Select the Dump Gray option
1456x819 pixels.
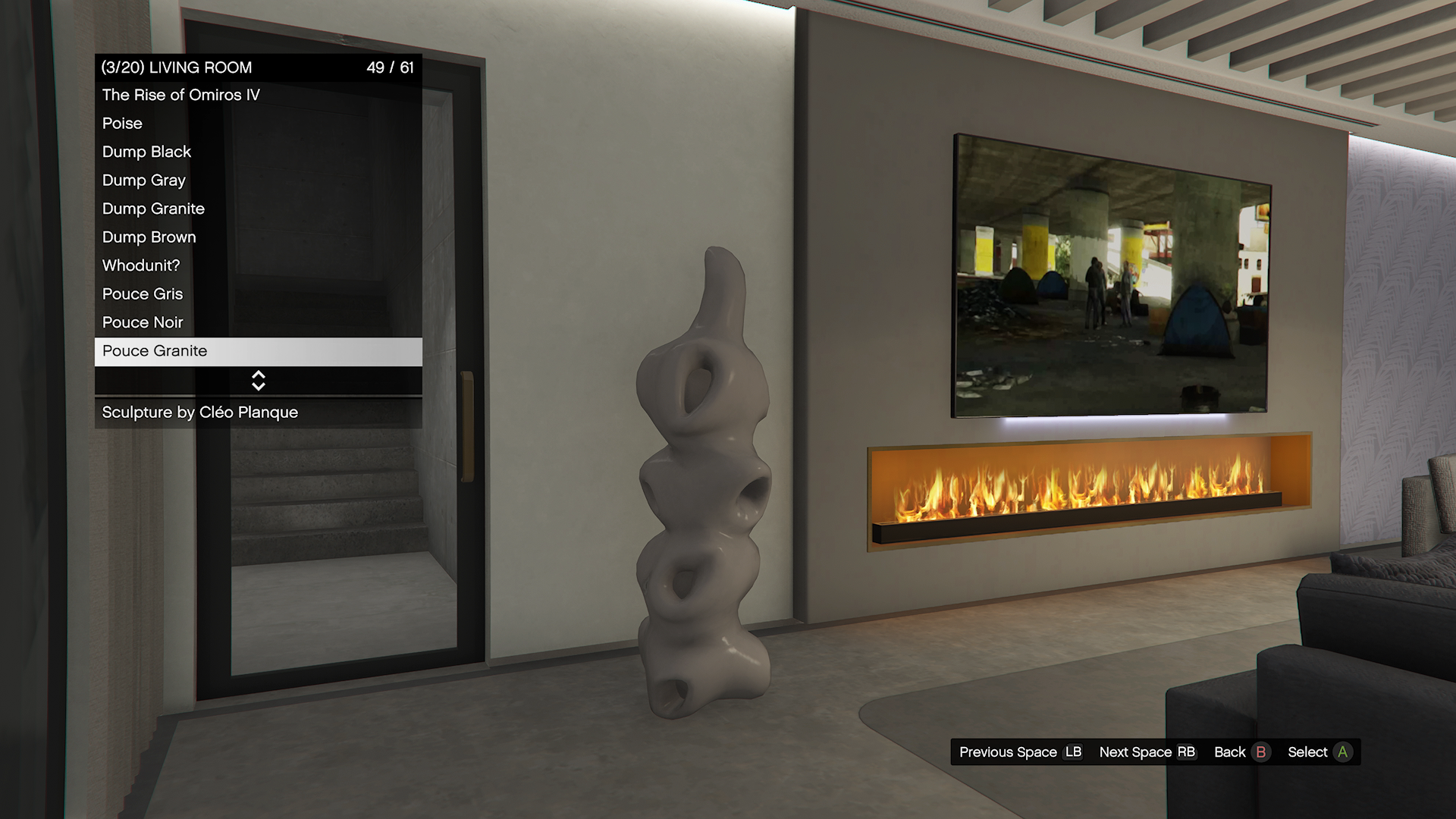point(144,180)
